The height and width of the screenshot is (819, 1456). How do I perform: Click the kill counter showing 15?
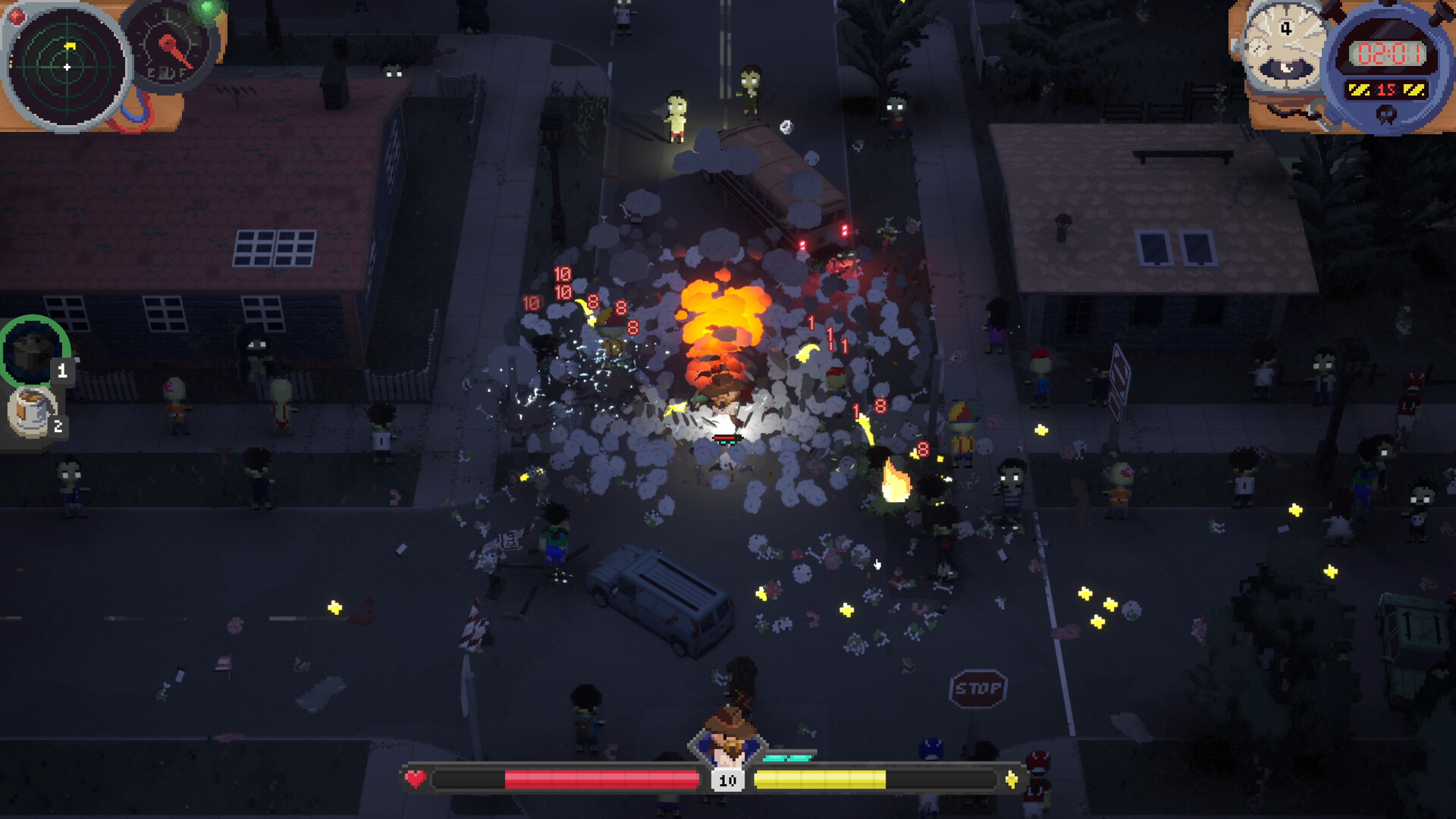pyautogui.click(x=1386, y=89)
